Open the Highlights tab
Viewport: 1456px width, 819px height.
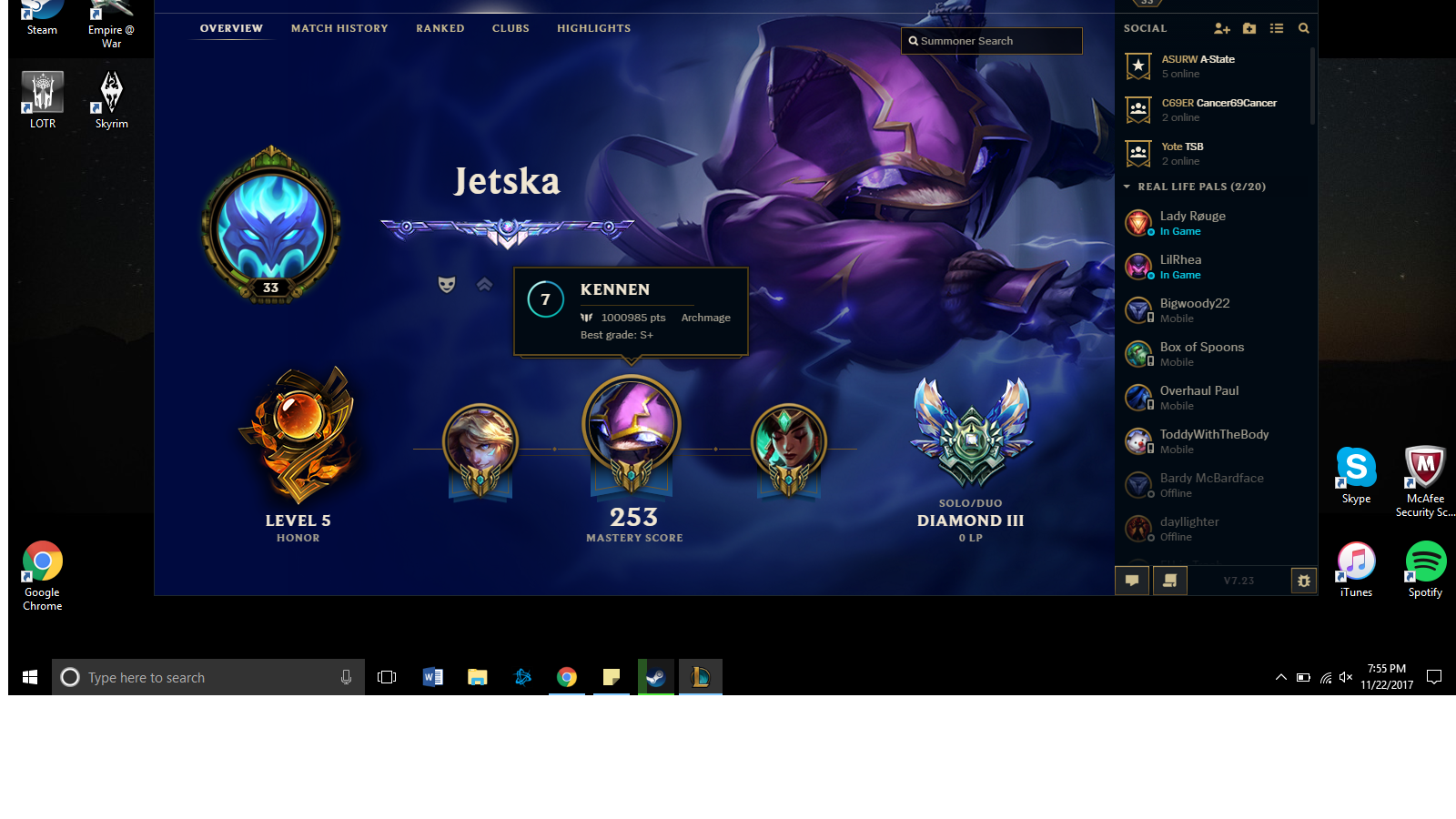click(x=593, y=28)
